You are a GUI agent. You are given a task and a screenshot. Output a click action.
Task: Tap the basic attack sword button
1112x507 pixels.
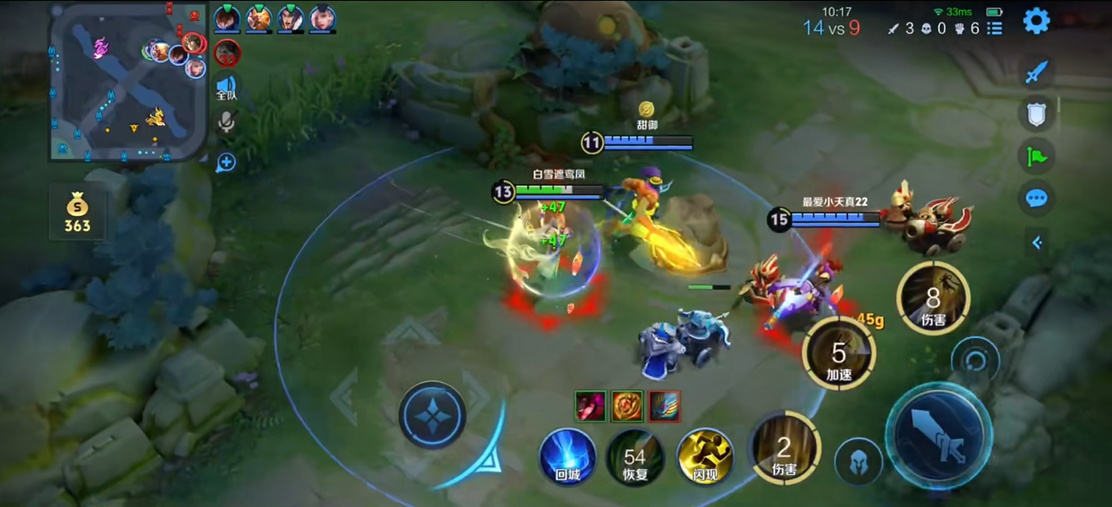pyautogui.click(x=938, y=435)
